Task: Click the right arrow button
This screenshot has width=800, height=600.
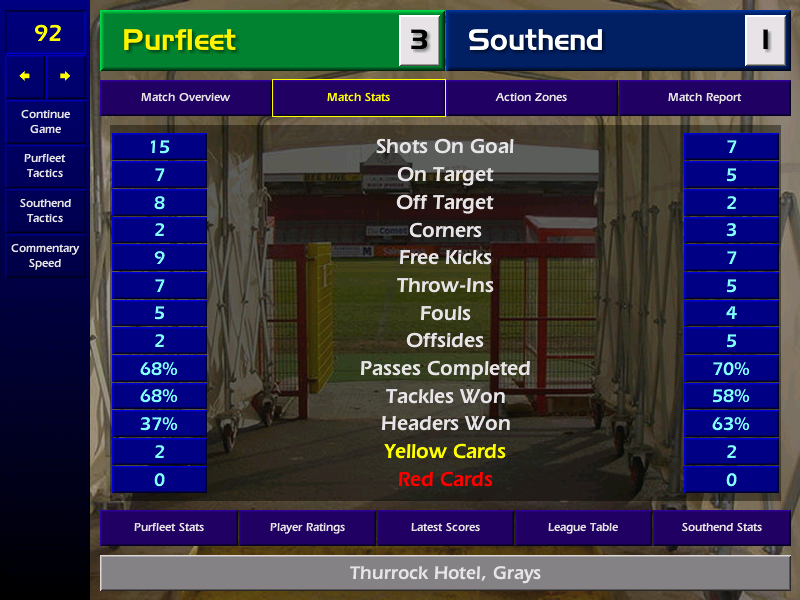Action: coord(65,76)
